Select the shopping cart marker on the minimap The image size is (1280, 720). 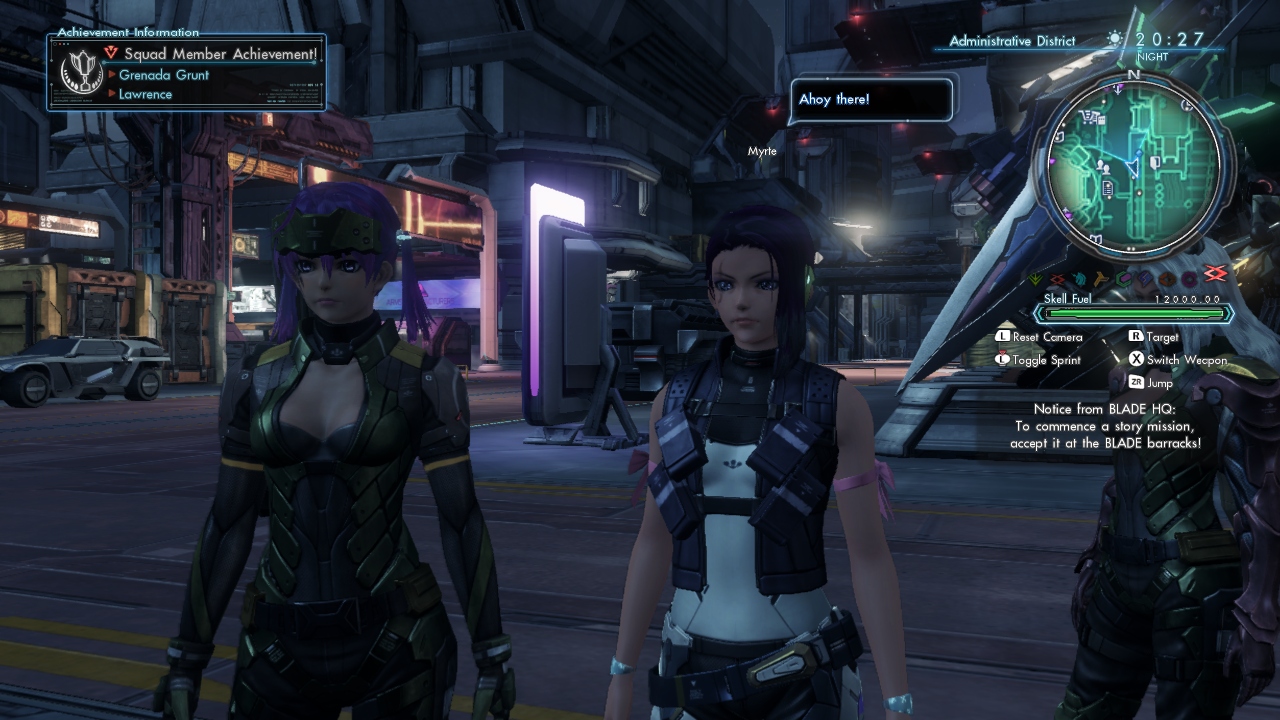tap(1088, 118)
